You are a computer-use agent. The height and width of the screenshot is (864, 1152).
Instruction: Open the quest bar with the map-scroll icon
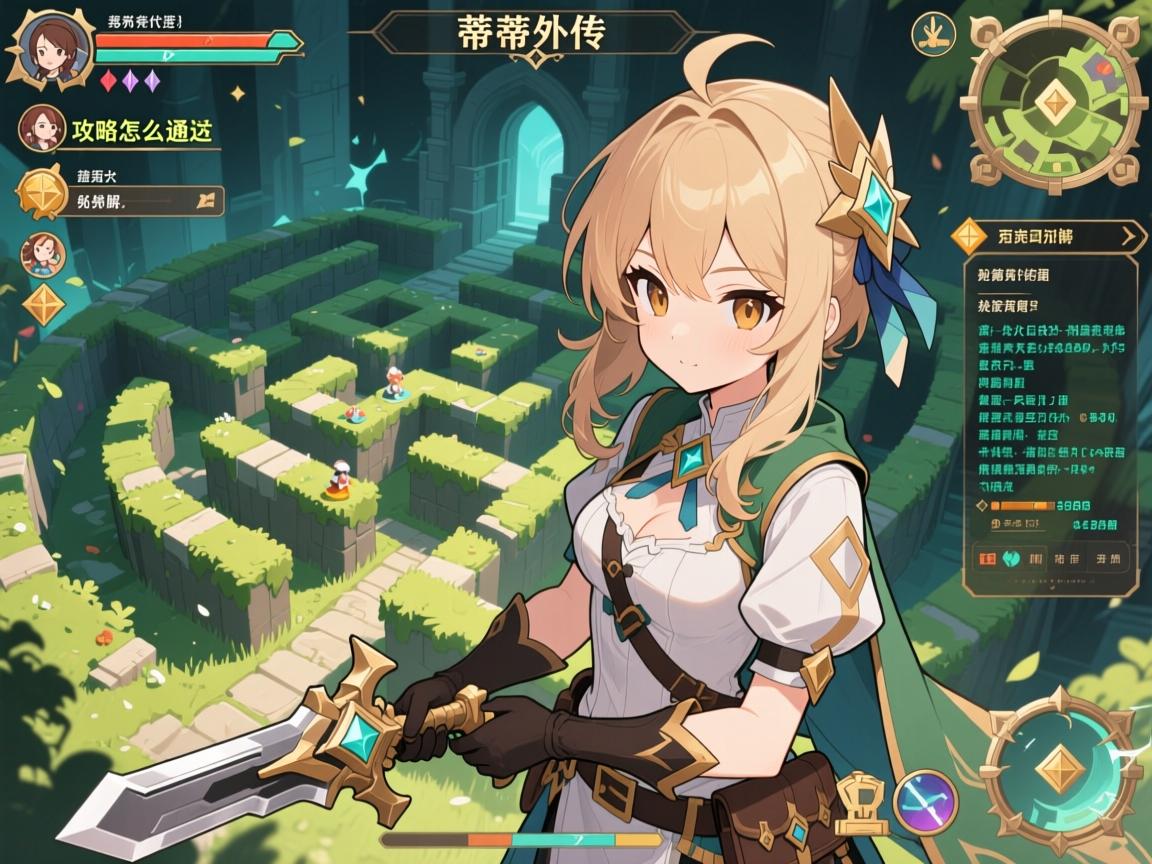pyautogui.click(x=149, y=199)
